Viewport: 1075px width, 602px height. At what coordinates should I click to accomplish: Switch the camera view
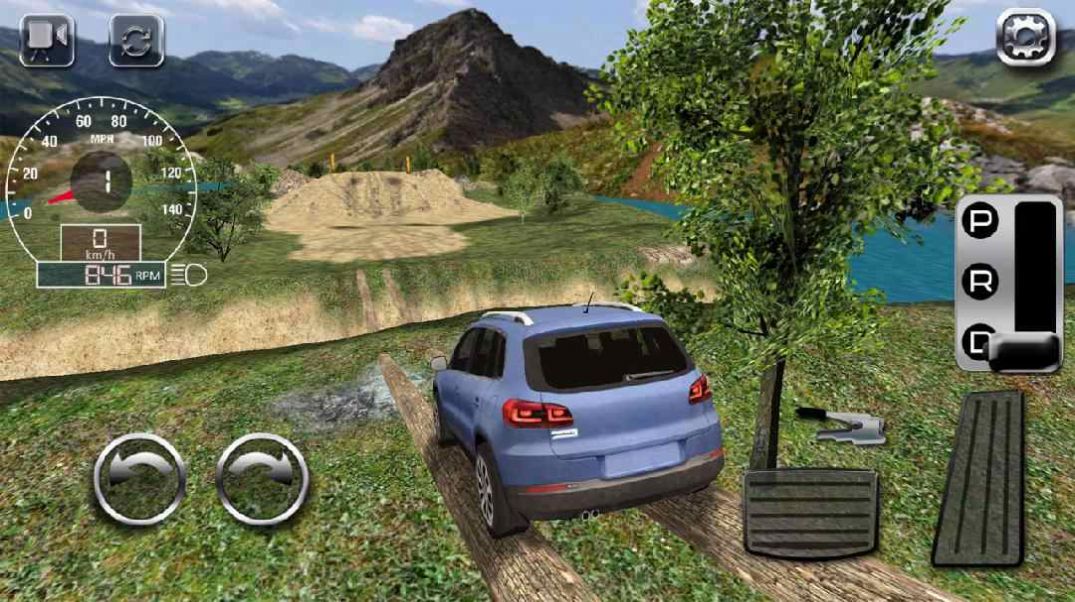coord(46,38)
